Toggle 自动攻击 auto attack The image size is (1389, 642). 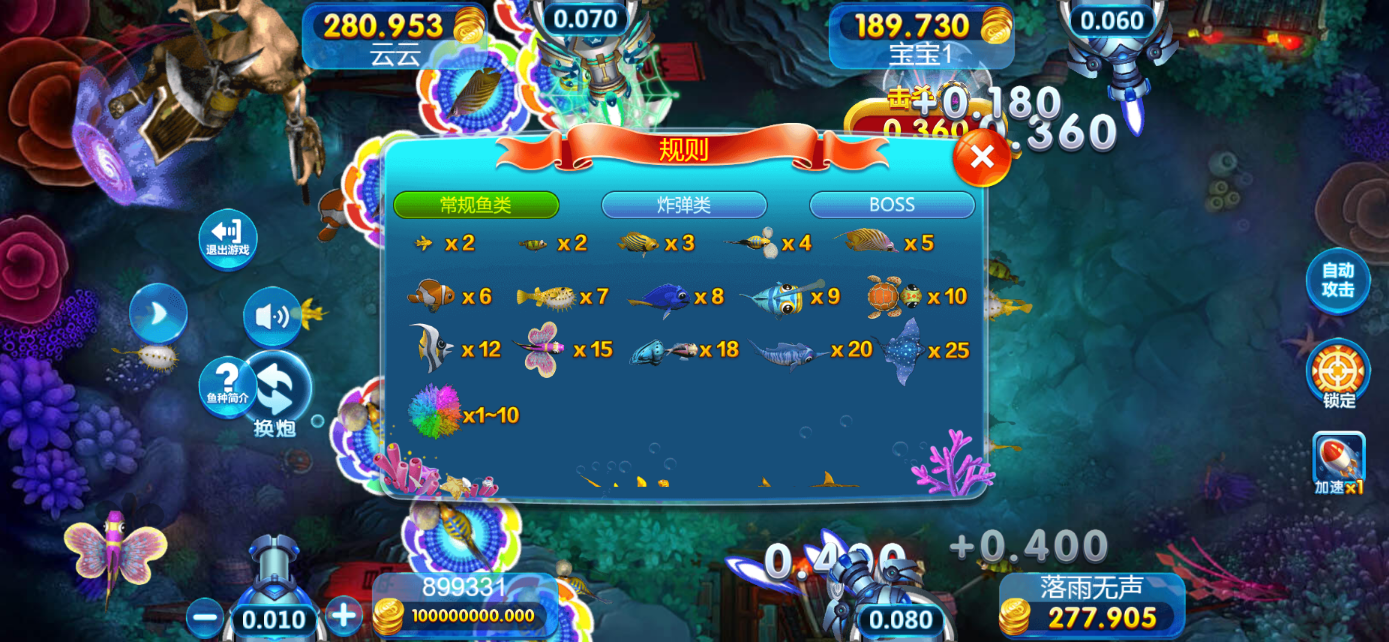click(1338, 280)
